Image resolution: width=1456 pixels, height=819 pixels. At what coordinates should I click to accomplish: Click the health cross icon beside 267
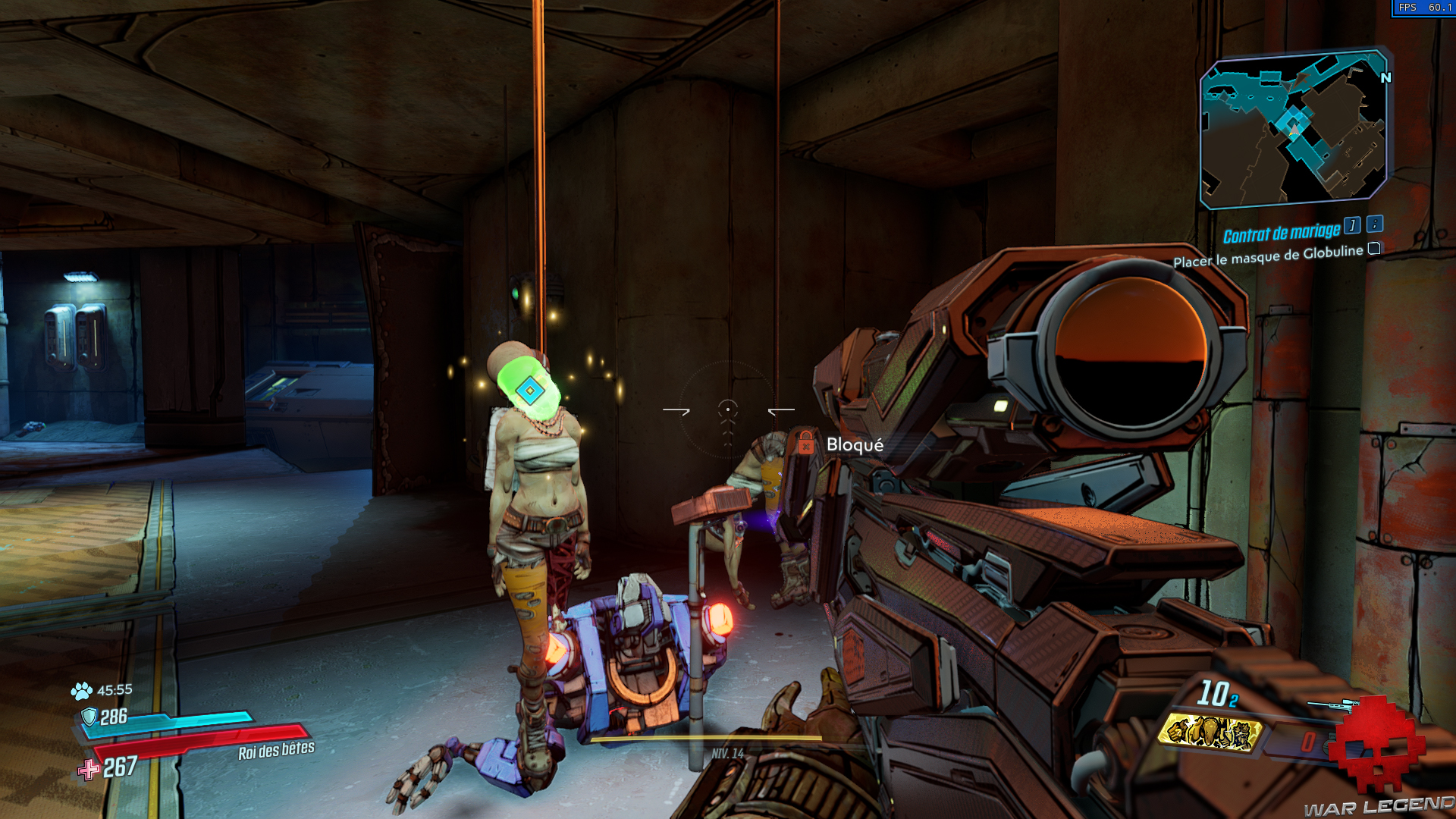89,770
